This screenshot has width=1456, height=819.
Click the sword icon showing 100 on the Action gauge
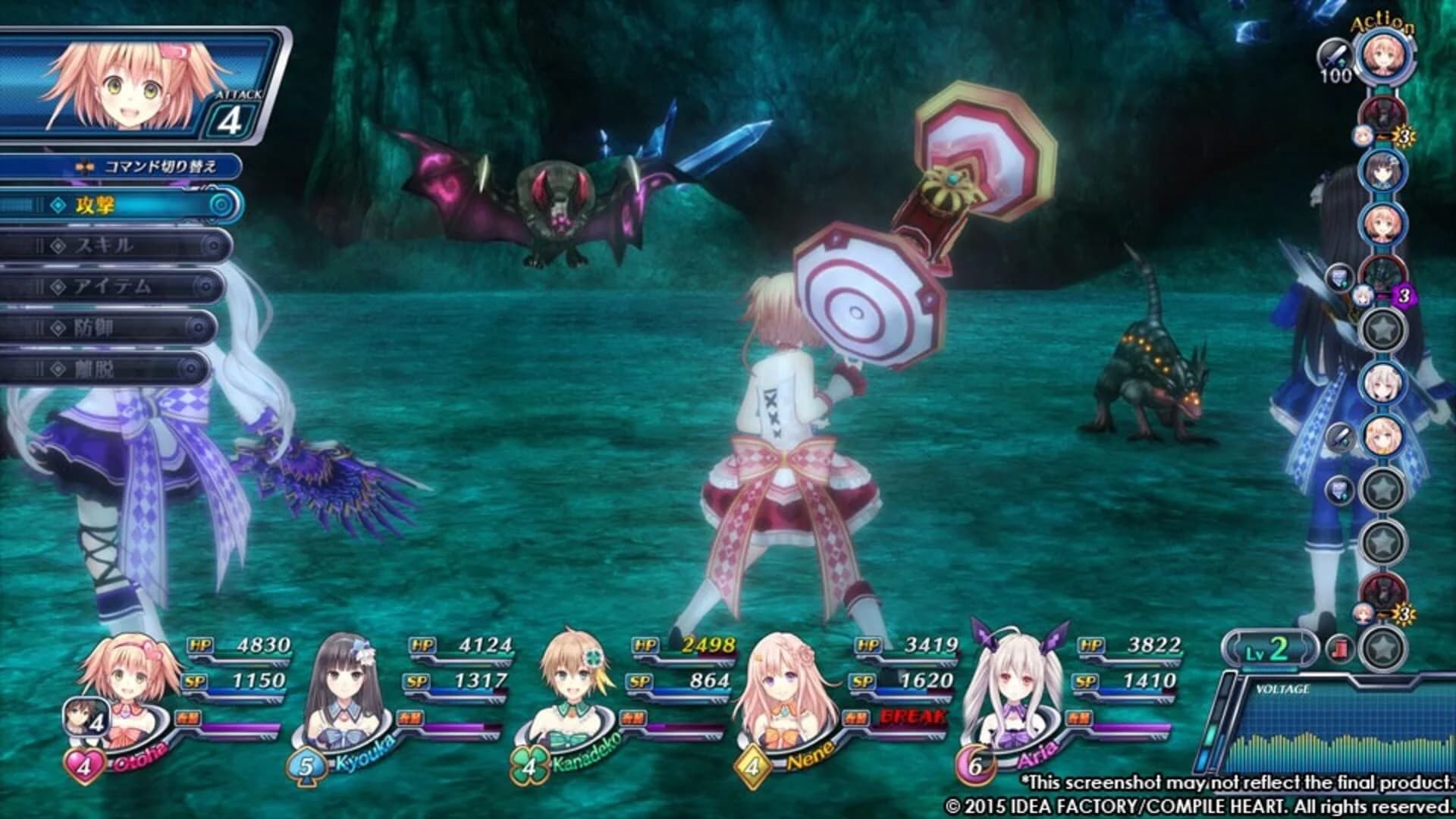1337,55
